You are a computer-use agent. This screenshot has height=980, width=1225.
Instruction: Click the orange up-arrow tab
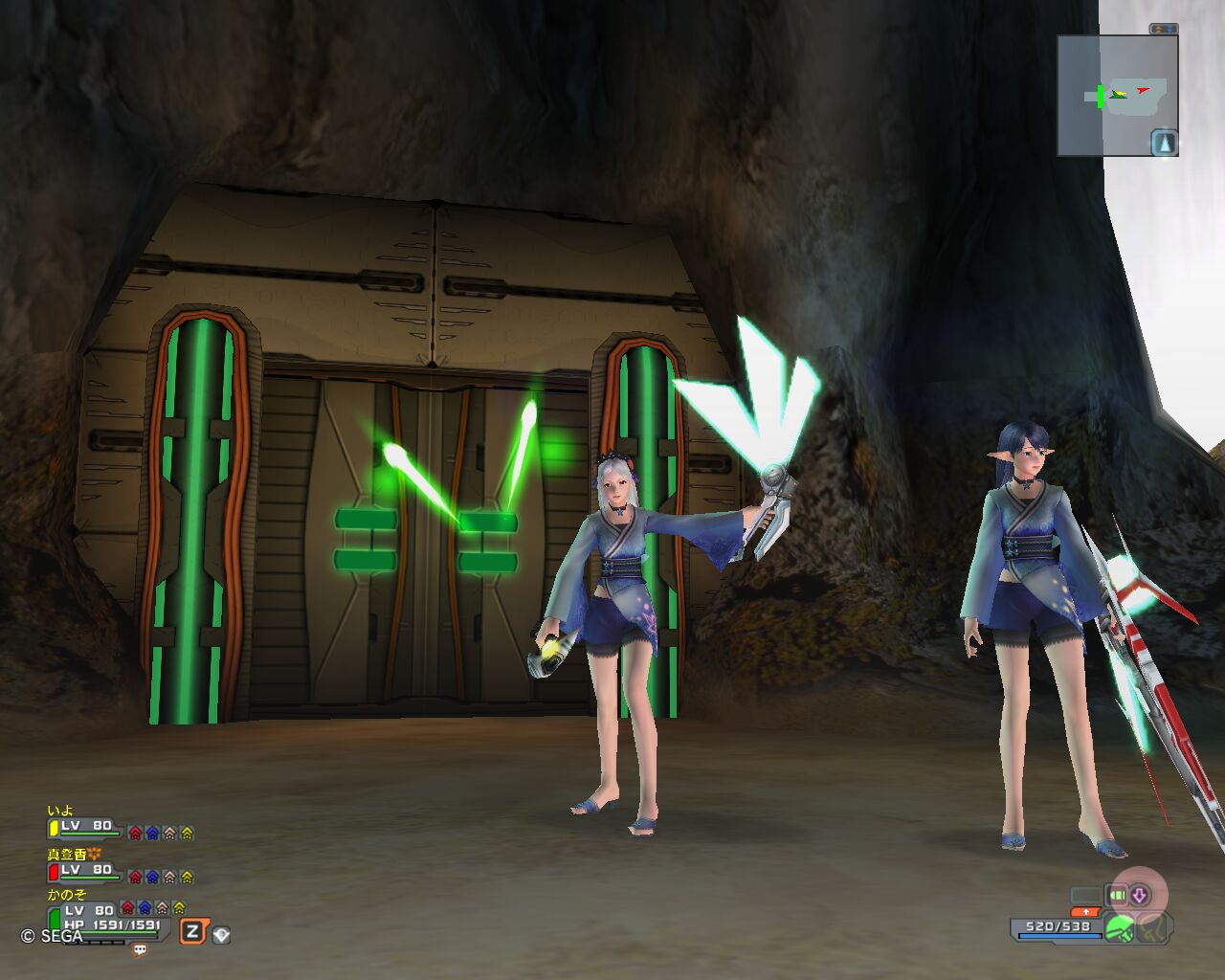[1084, 912]
